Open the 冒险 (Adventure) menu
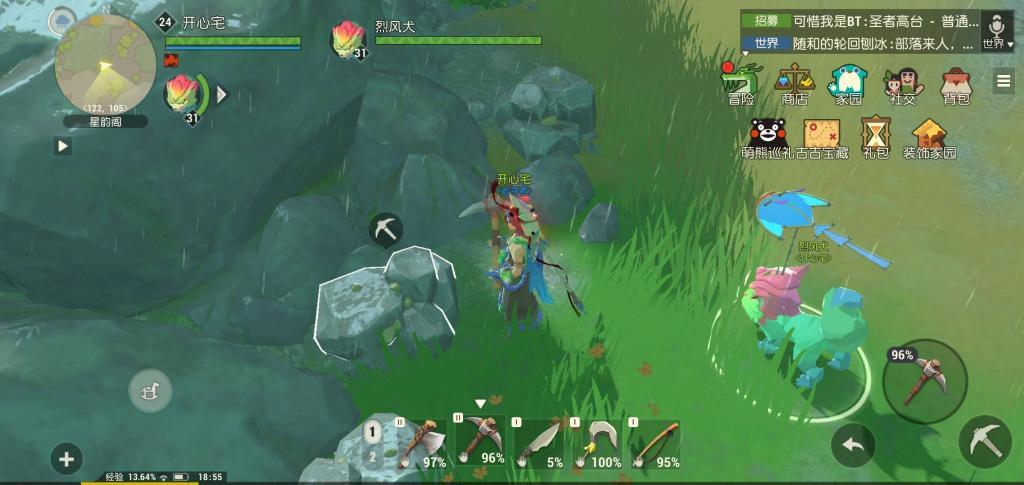This screenshot has height=485, width=1024. [x=741, y=82]
